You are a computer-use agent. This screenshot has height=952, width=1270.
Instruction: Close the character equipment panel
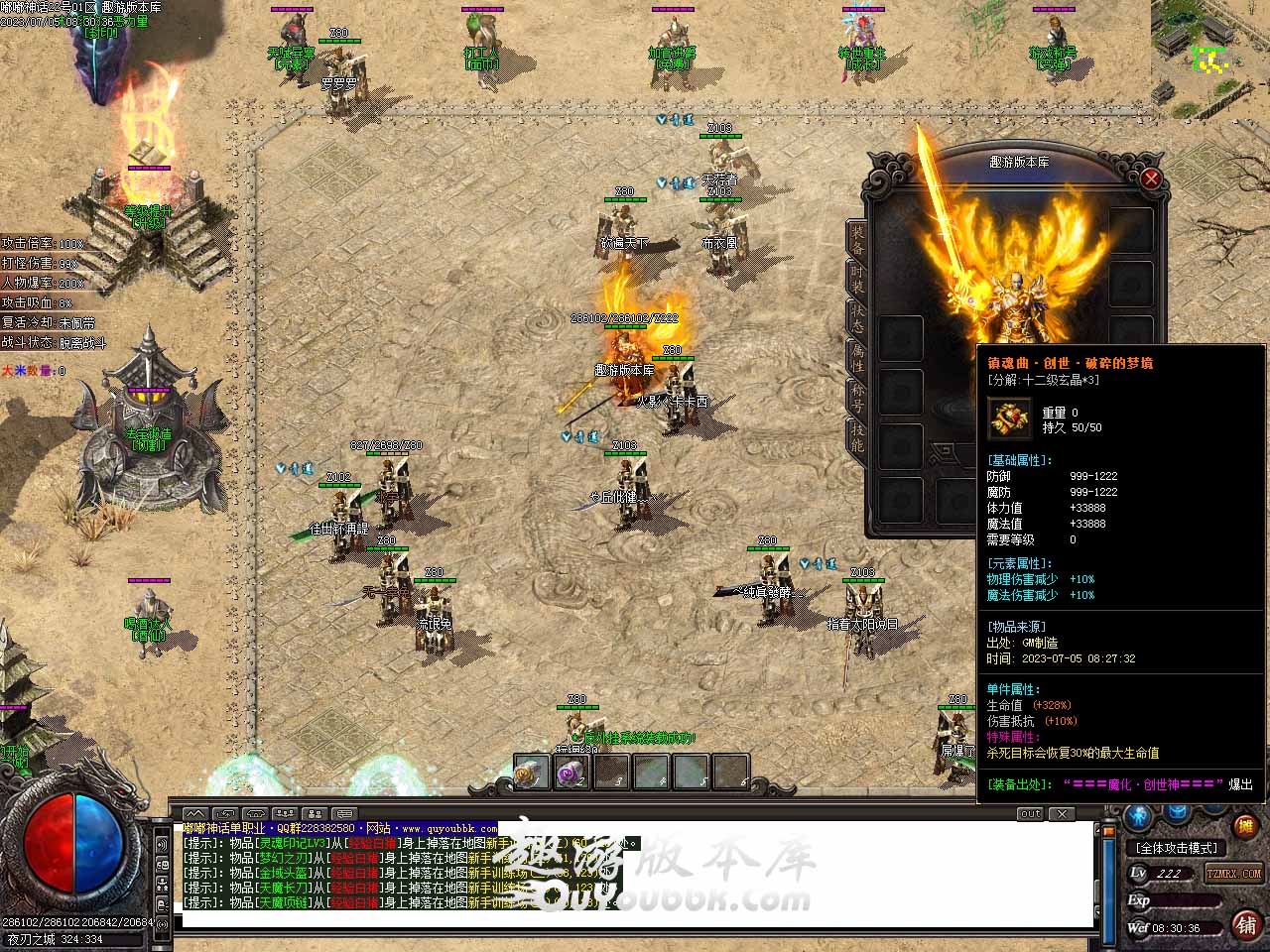pos(1150,178)
